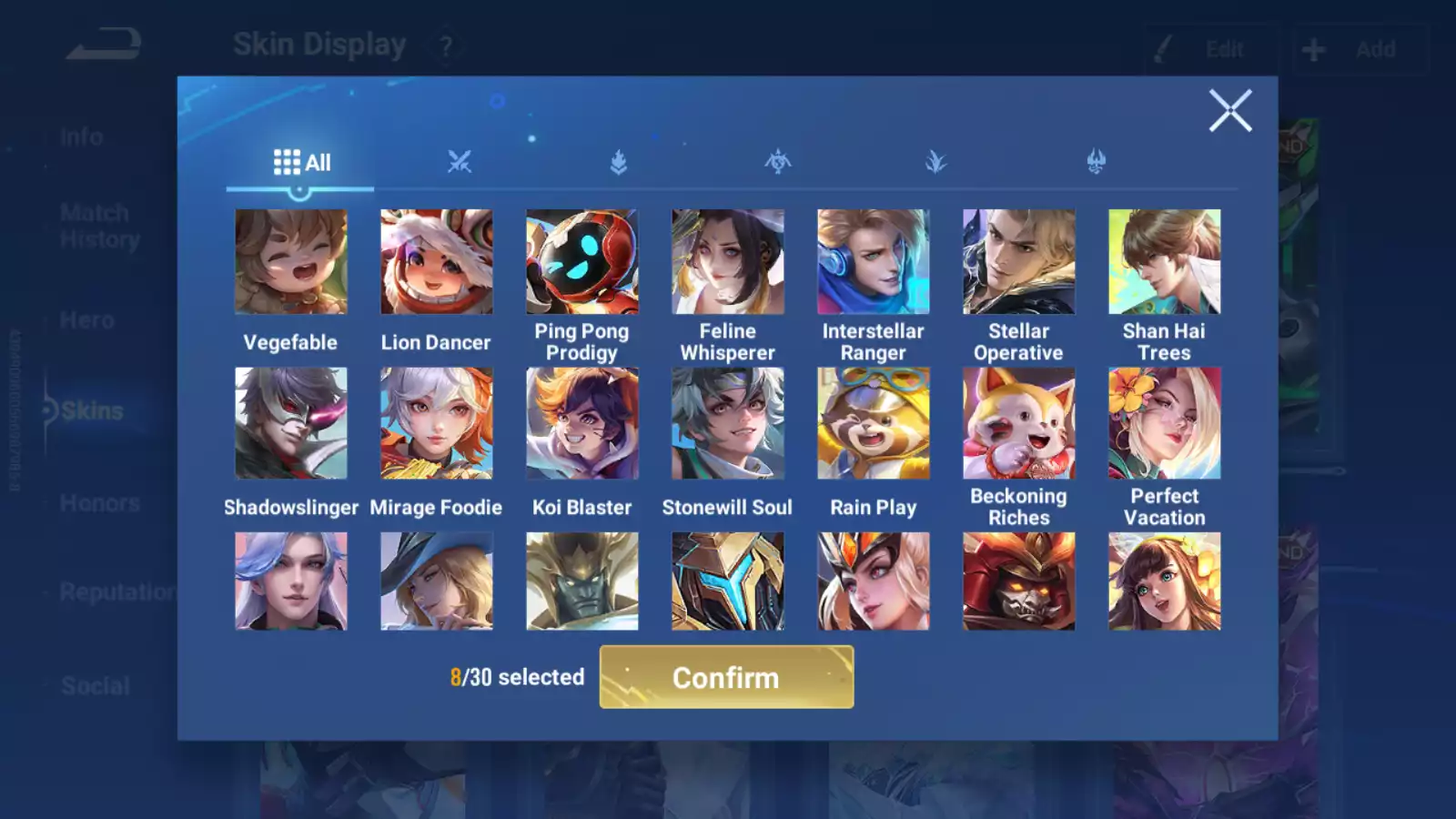Click the Add plus icon
This screenshot has width=1456, height=819.
point(1313,49)
